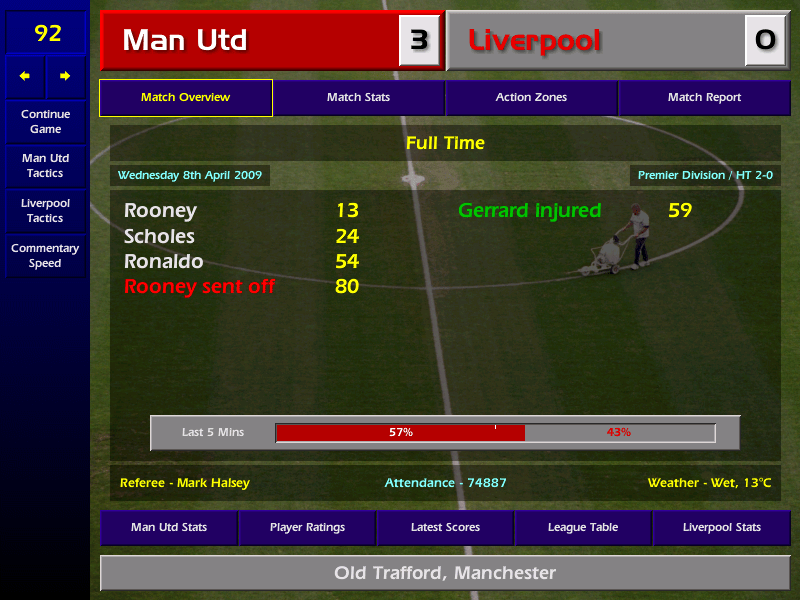Click Continue Game in the sidebar
This screenshot has width=800, height=600.
pyautogui.click(x=45, y=121)
